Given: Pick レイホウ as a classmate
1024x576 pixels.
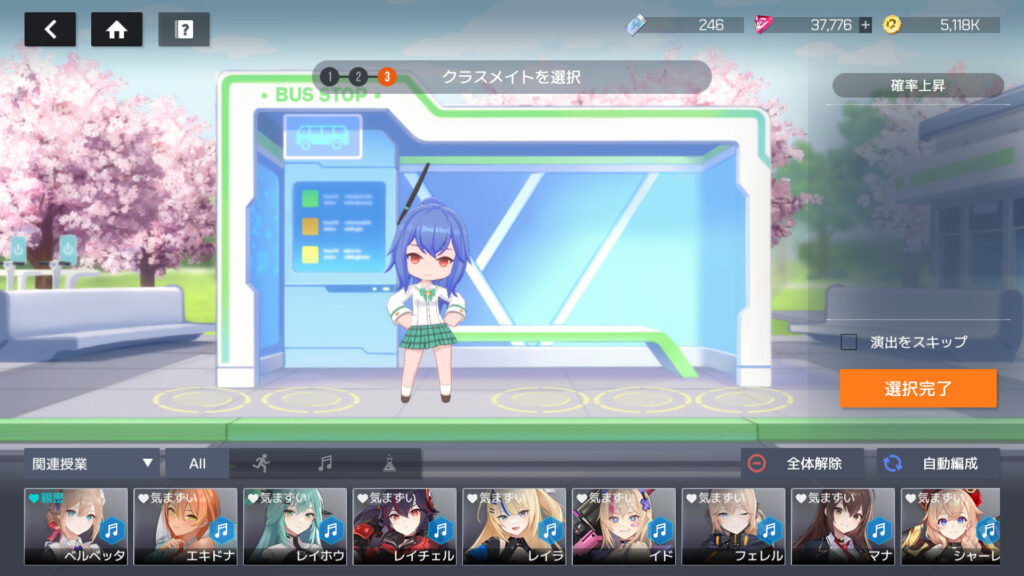Looking at the screenshot, I should 295,526.
